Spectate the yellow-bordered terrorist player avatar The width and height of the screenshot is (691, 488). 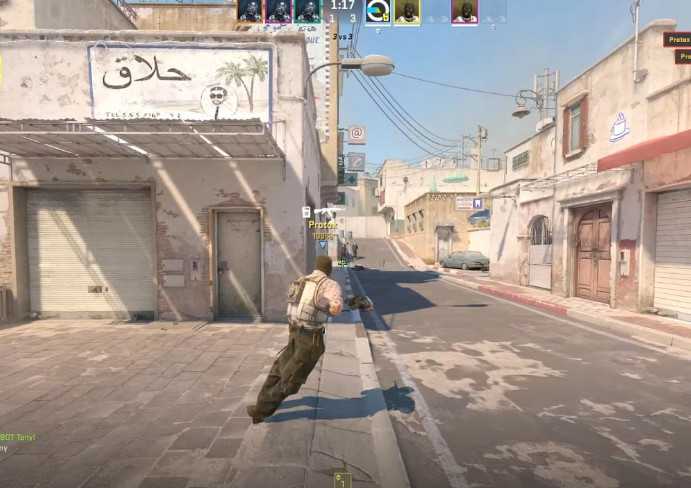tap(407, 11)
